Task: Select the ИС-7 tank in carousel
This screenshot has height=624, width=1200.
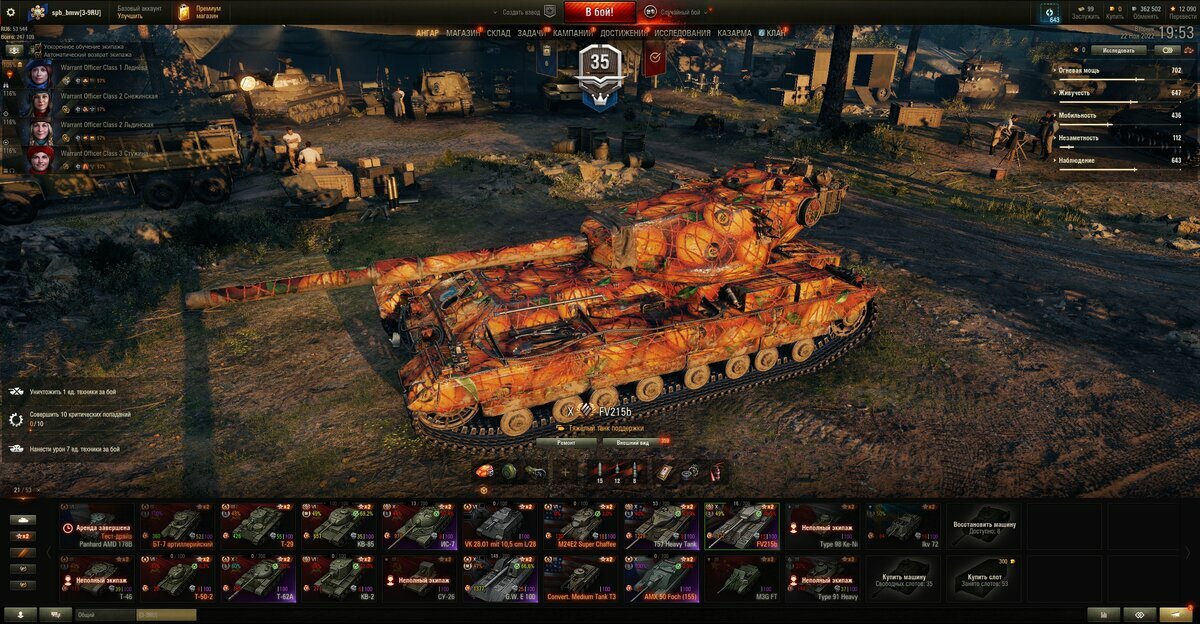Action: coord(419,525)
